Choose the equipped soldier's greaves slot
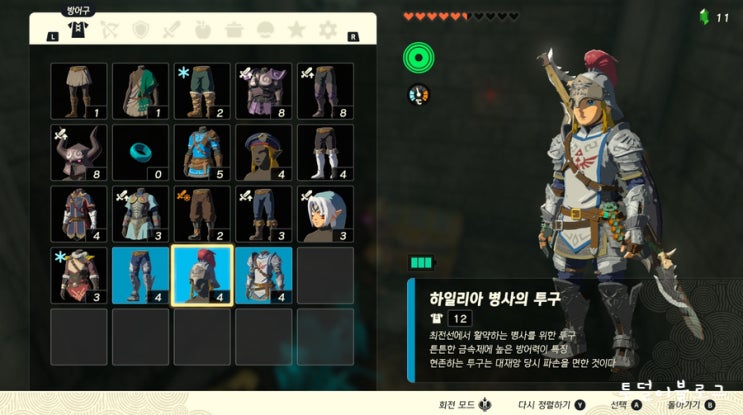Image resolution: width=743 pixels, height=415 pixels. (x=140, y=275)
